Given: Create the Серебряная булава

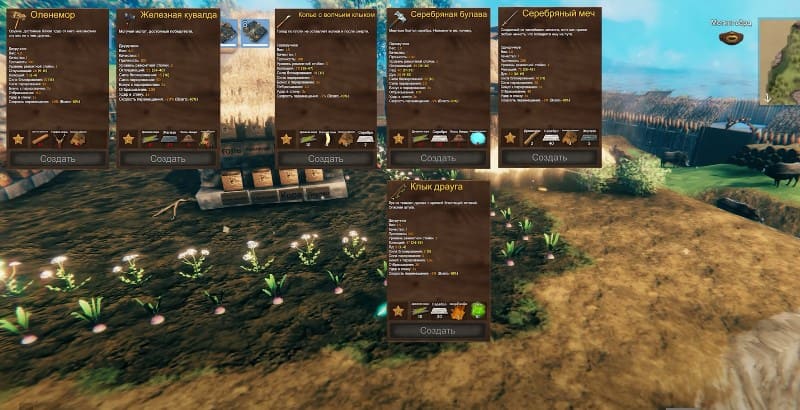Looking at the screenshot, I should pos(437,158).
